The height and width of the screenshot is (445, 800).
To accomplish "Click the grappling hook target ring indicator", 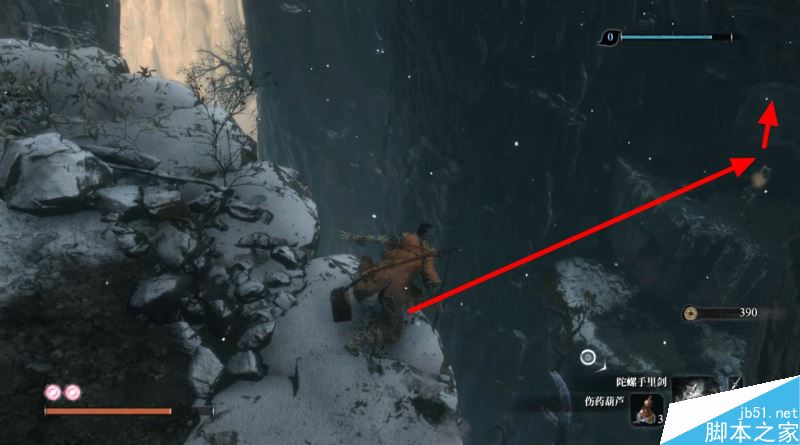I will click(588, 357).
